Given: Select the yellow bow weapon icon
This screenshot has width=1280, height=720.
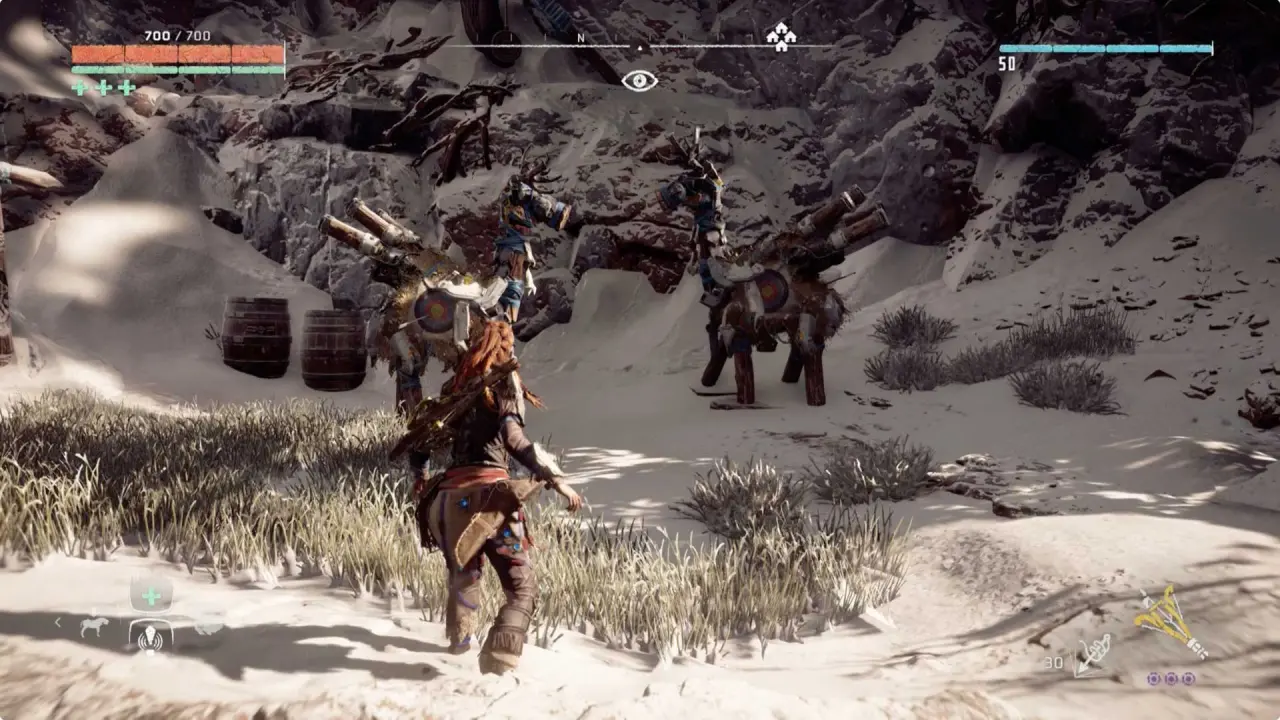Looking at the screenshot, I should click(1170, 620).
